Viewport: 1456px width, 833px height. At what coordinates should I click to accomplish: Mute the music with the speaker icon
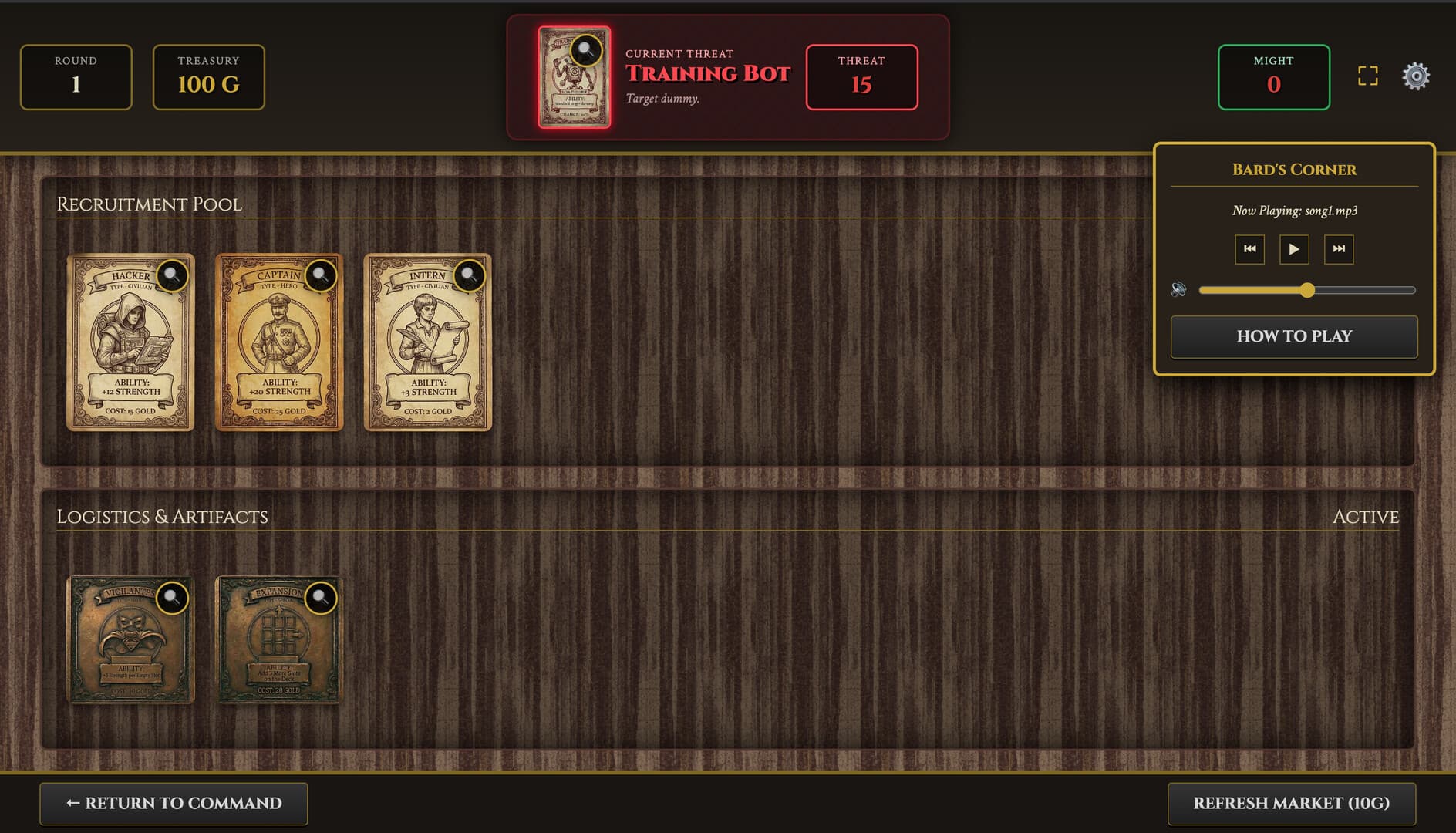[x=1177, y=289]
